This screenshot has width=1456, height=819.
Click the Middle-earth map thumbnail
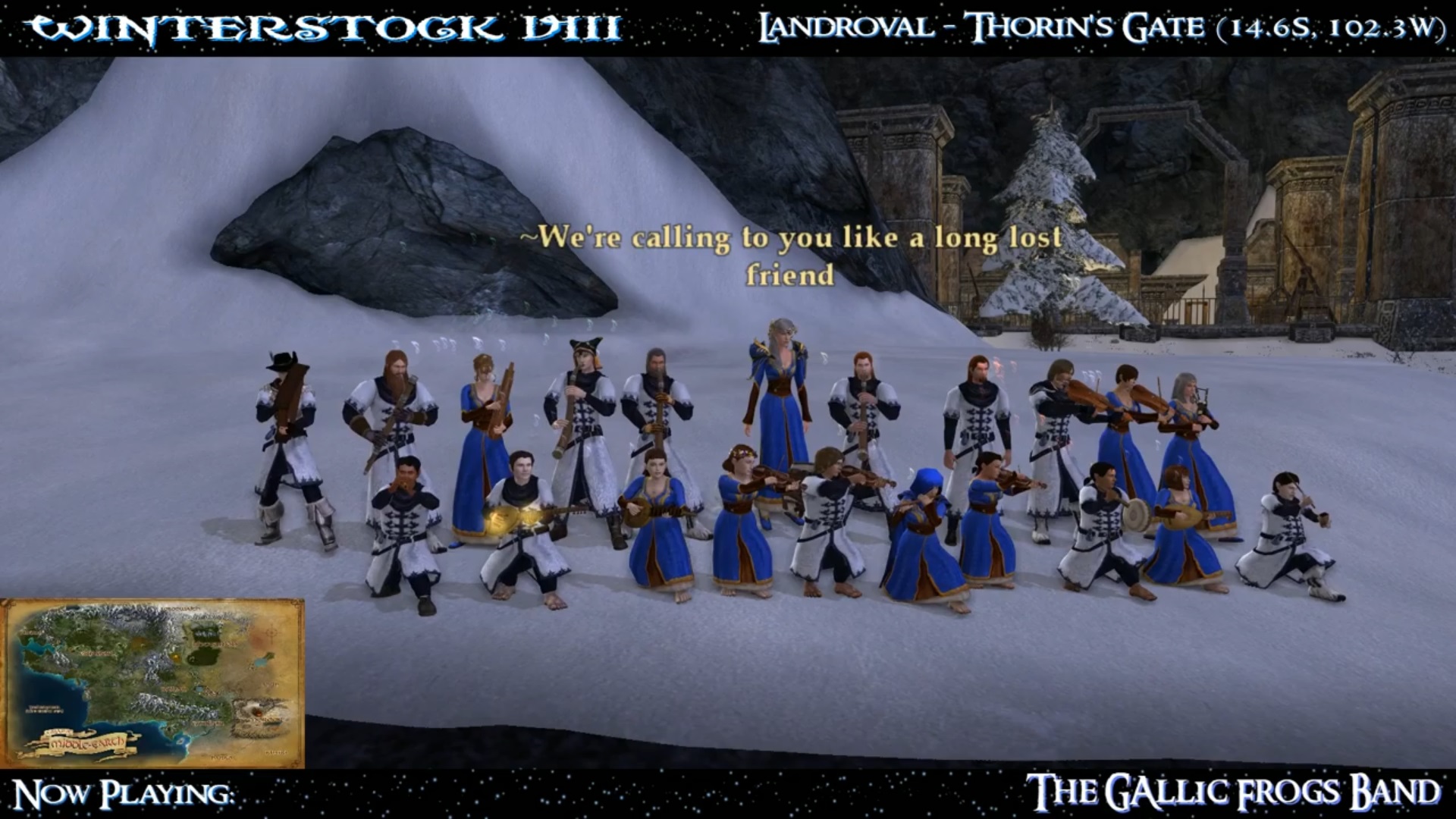coord(152,683)
